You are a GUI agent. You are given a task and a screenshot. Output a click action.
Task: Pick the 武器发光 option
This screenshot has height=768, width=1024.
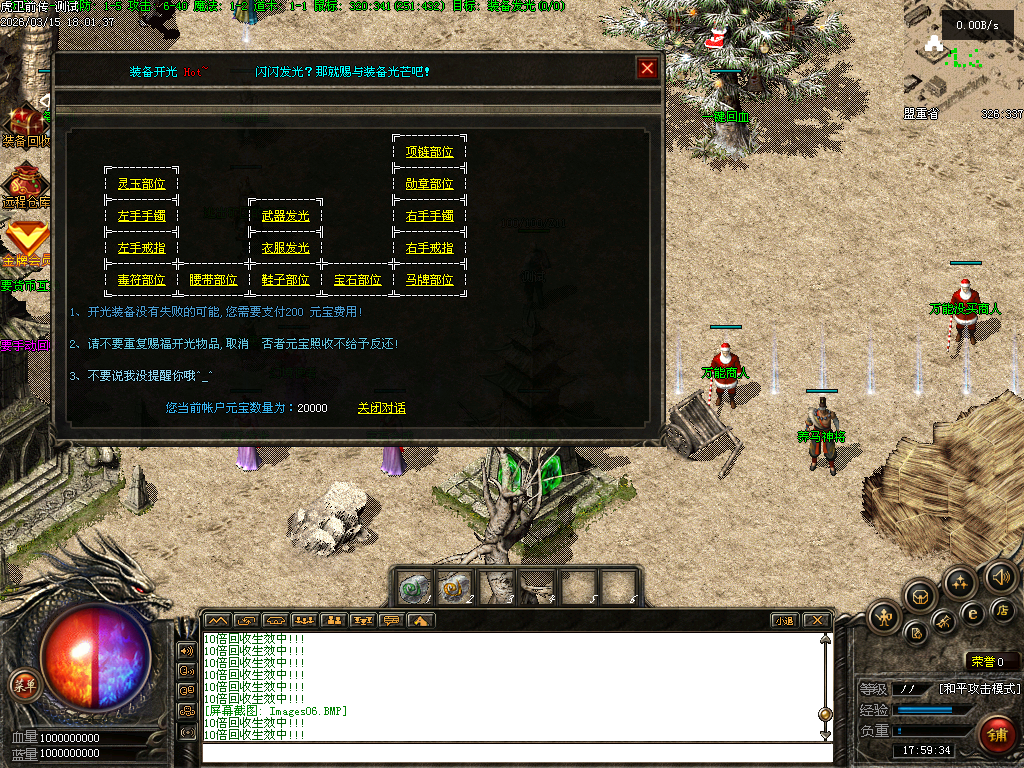[285, 216]
